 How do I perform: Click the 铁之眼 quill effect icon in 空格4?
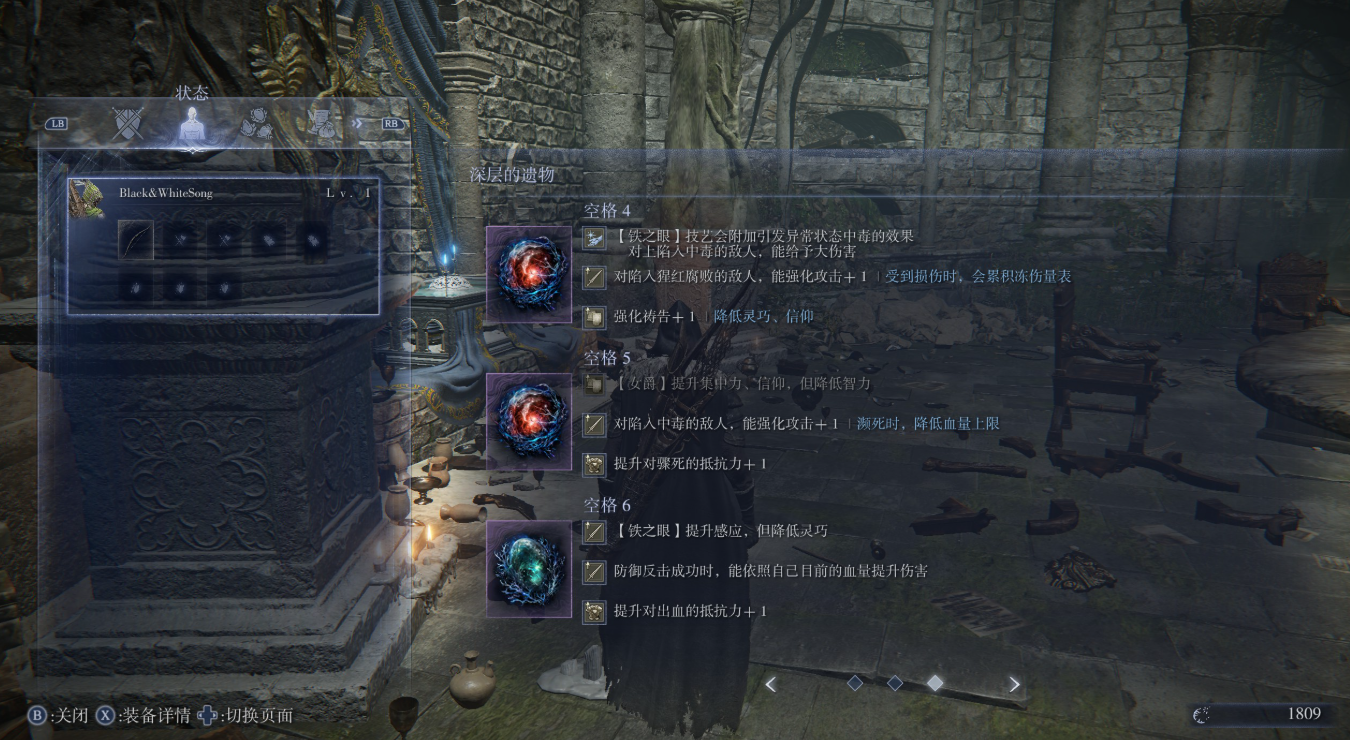(x=593, y=238)
